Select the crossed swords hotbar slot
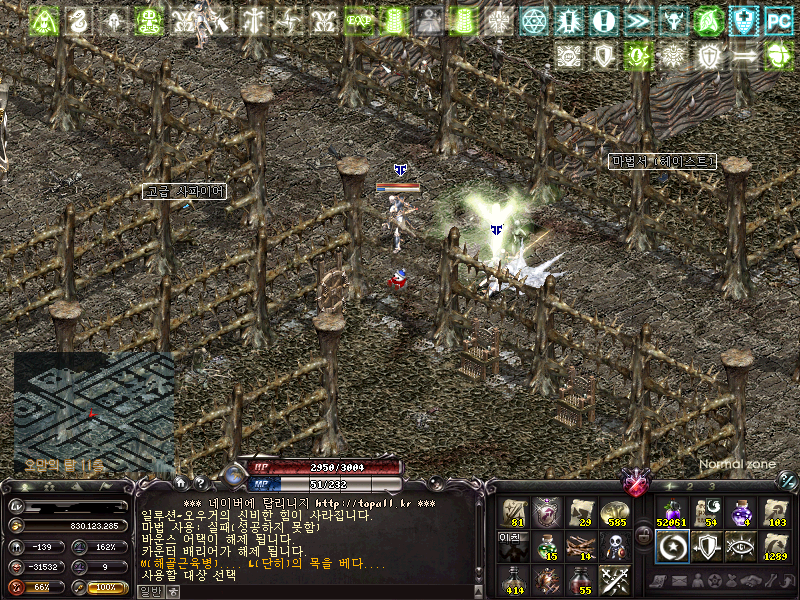The width and height of the screenshot is (800, 600). (614, 579)
